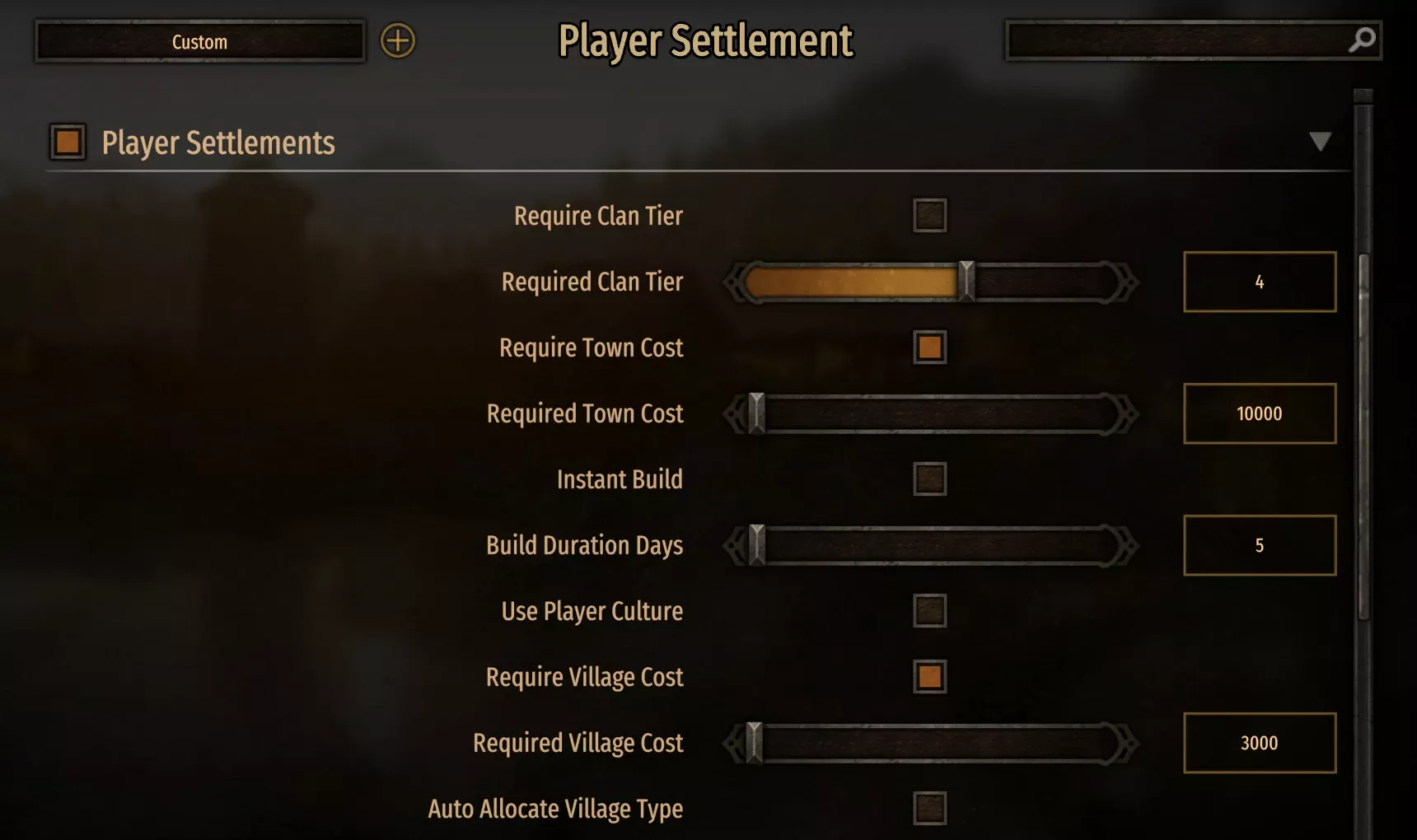Click the Required Clan Tier slider handle

(966, 282)
